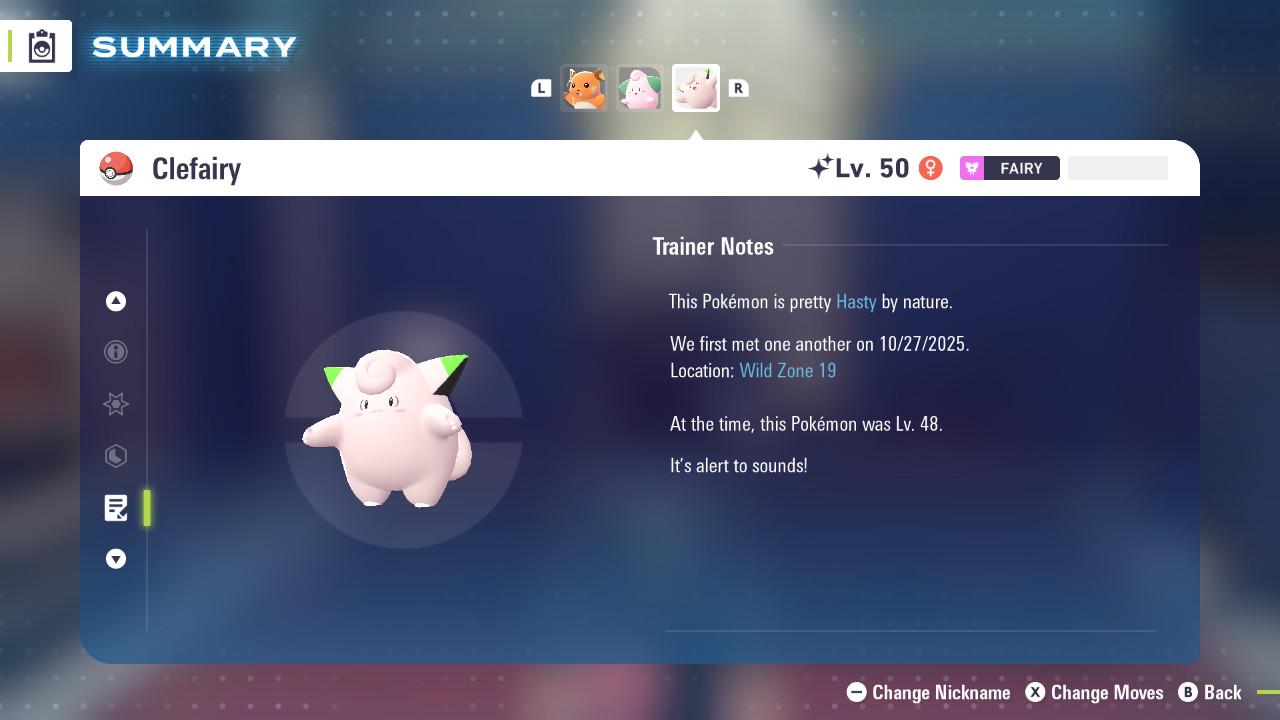Expand the section above using the up arrow
The image size is (1280, 720).
tap(116, 301)
